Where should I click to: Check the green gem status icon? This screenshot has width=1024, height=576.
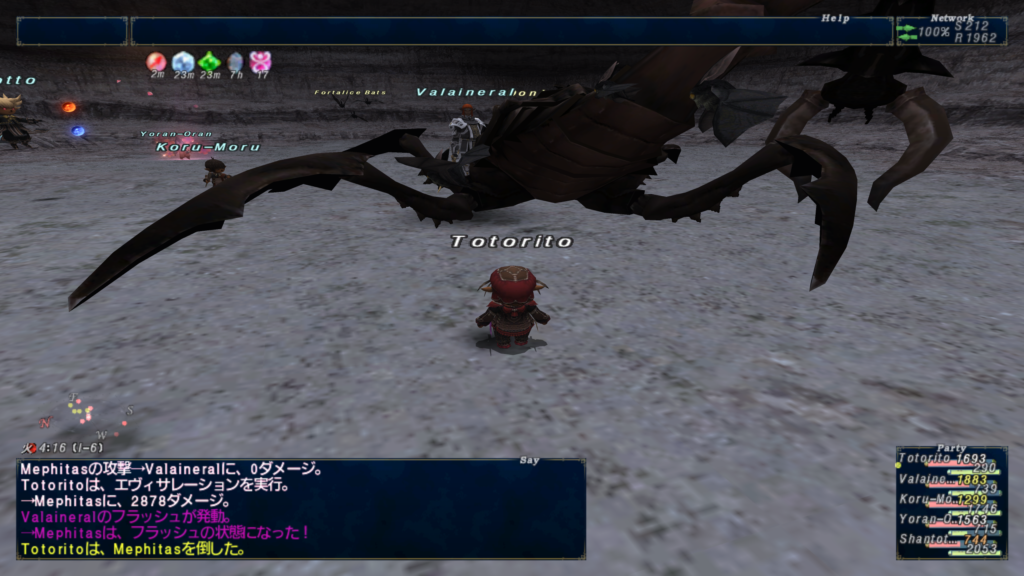coord(209,62)
